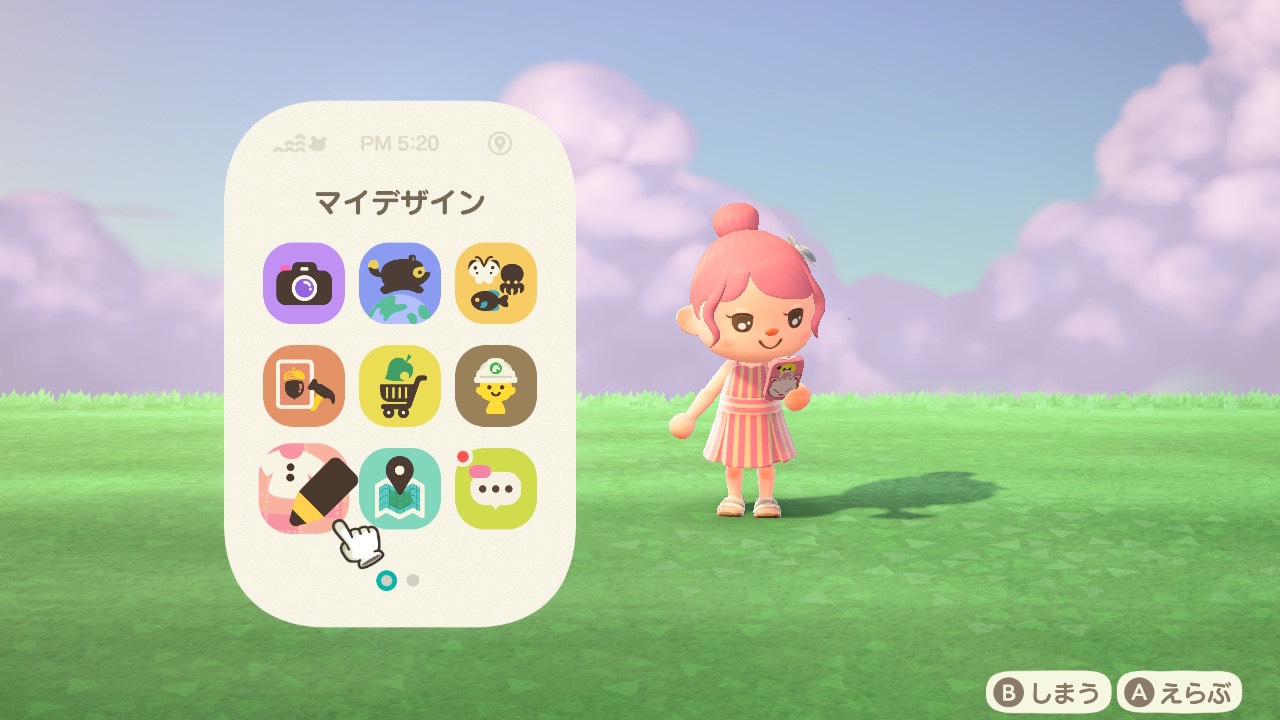Toggle the red notification badge on Chat
The width and height of the screenshot is (1280, 720).
coord(462,455)
